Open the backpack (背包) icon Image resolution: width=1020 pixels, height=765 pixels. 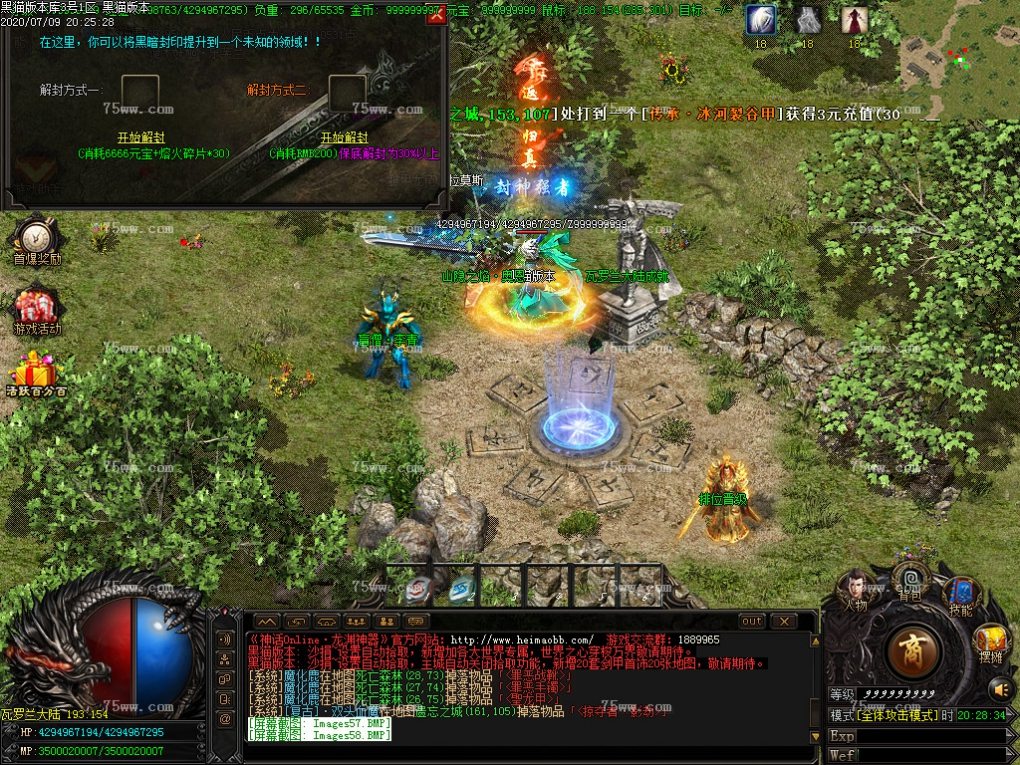pyautogui.click(x=911, y=580)
